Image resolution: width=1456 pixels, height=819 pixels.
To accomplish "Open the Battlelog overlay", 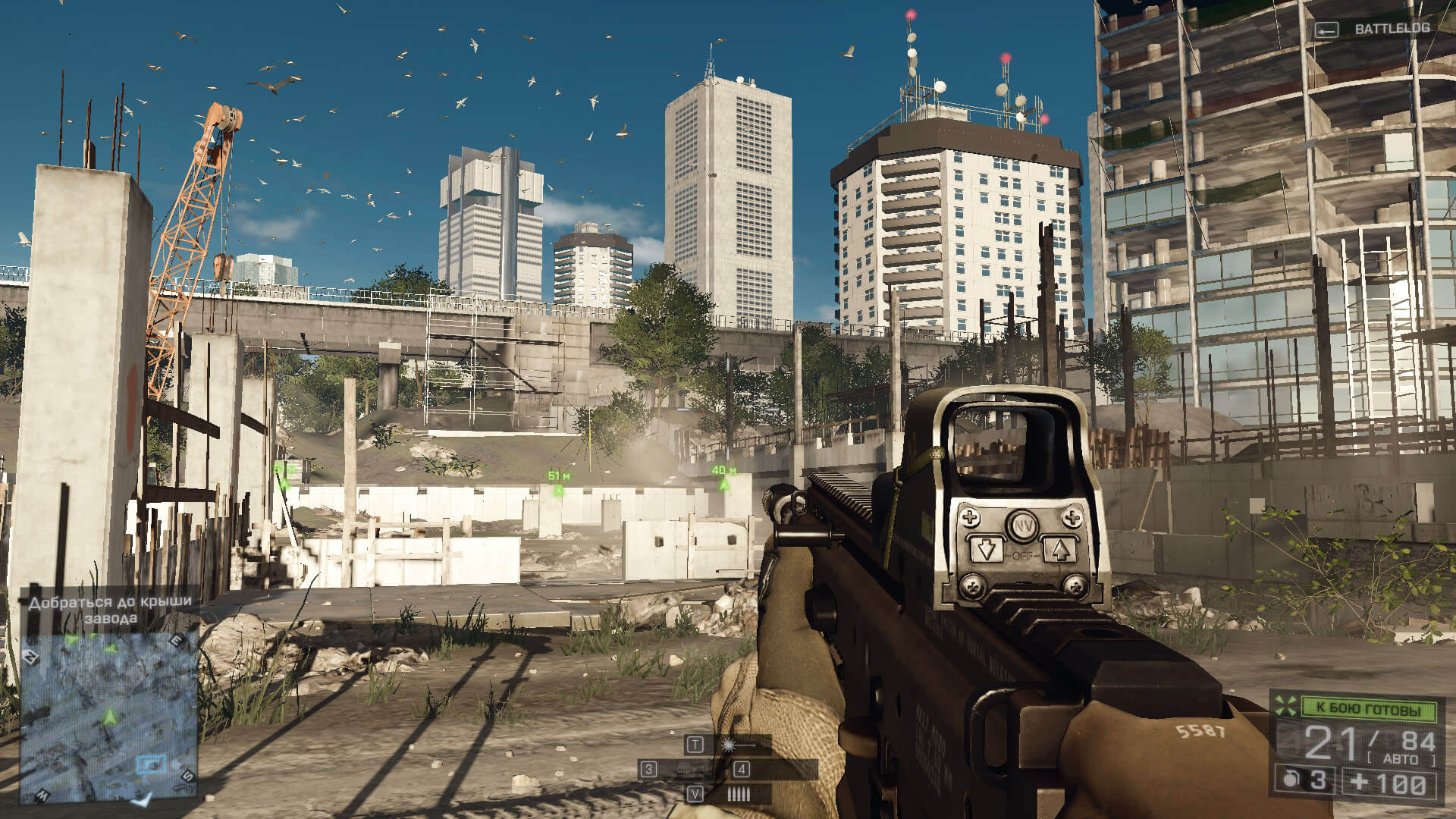I will click(1373, 29).
